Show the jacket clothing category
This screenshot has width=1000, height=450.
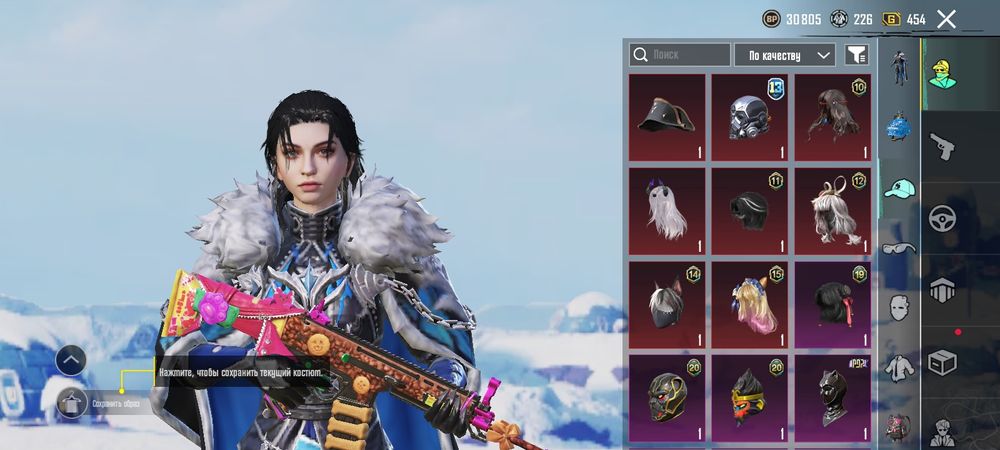900,367
